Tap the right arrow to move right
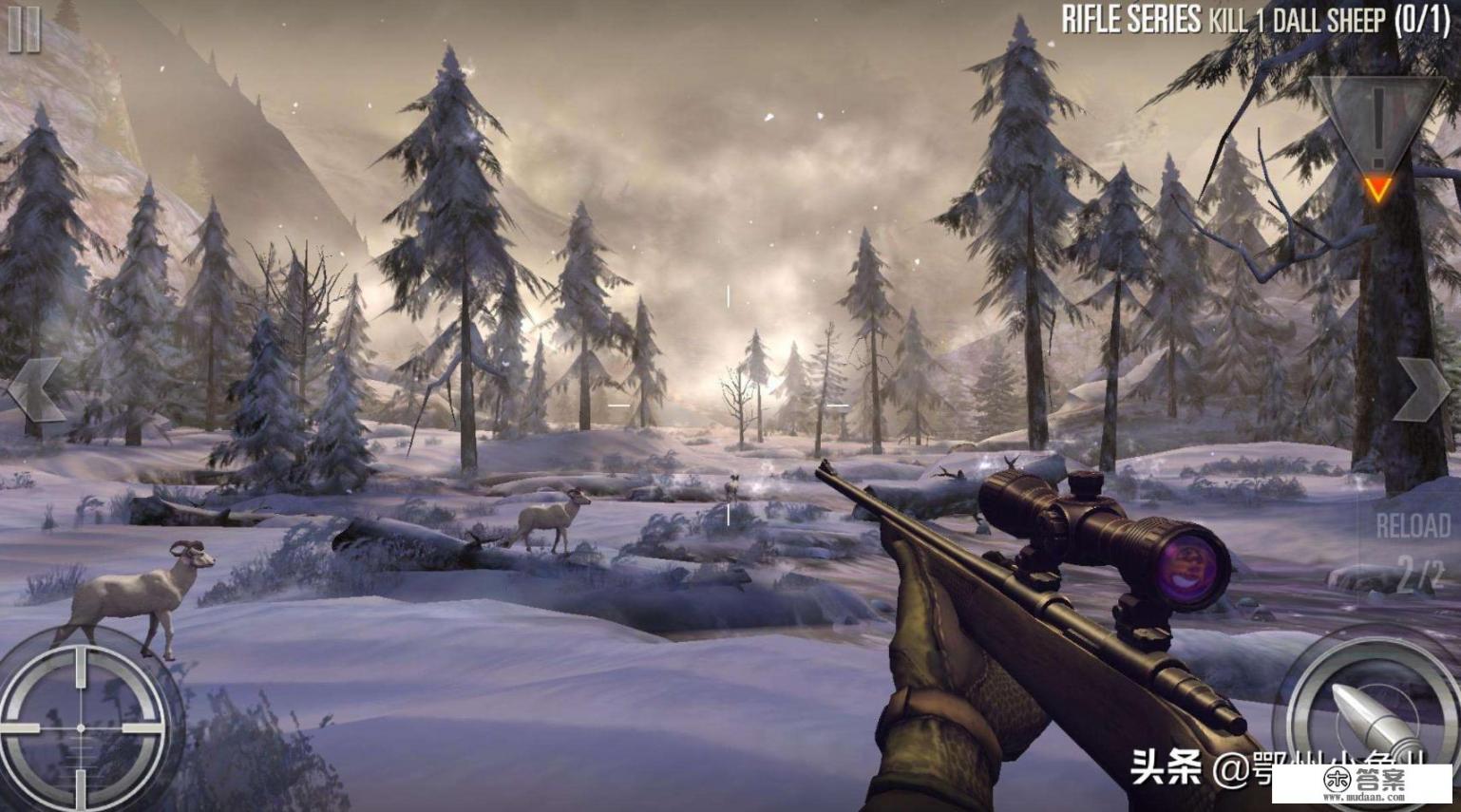The image size is (1461, 812). (x=1422, y=390)
